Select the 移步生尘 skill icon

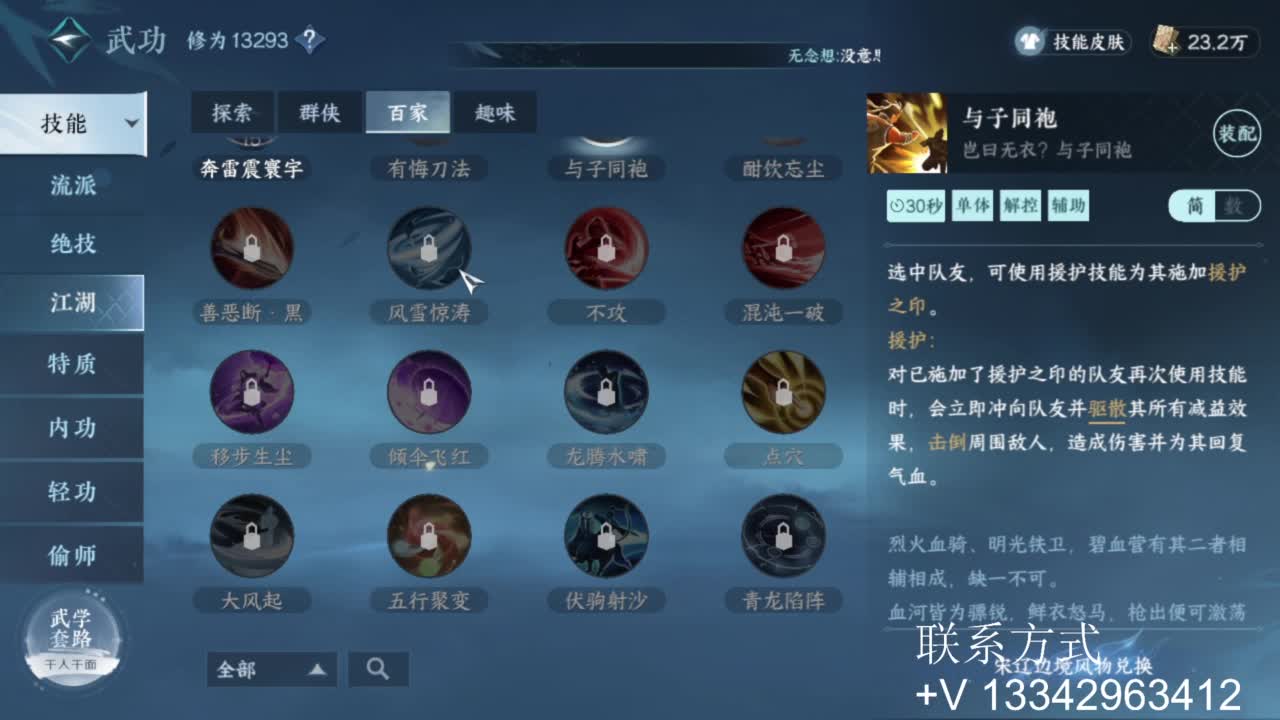tap(252, 393)
